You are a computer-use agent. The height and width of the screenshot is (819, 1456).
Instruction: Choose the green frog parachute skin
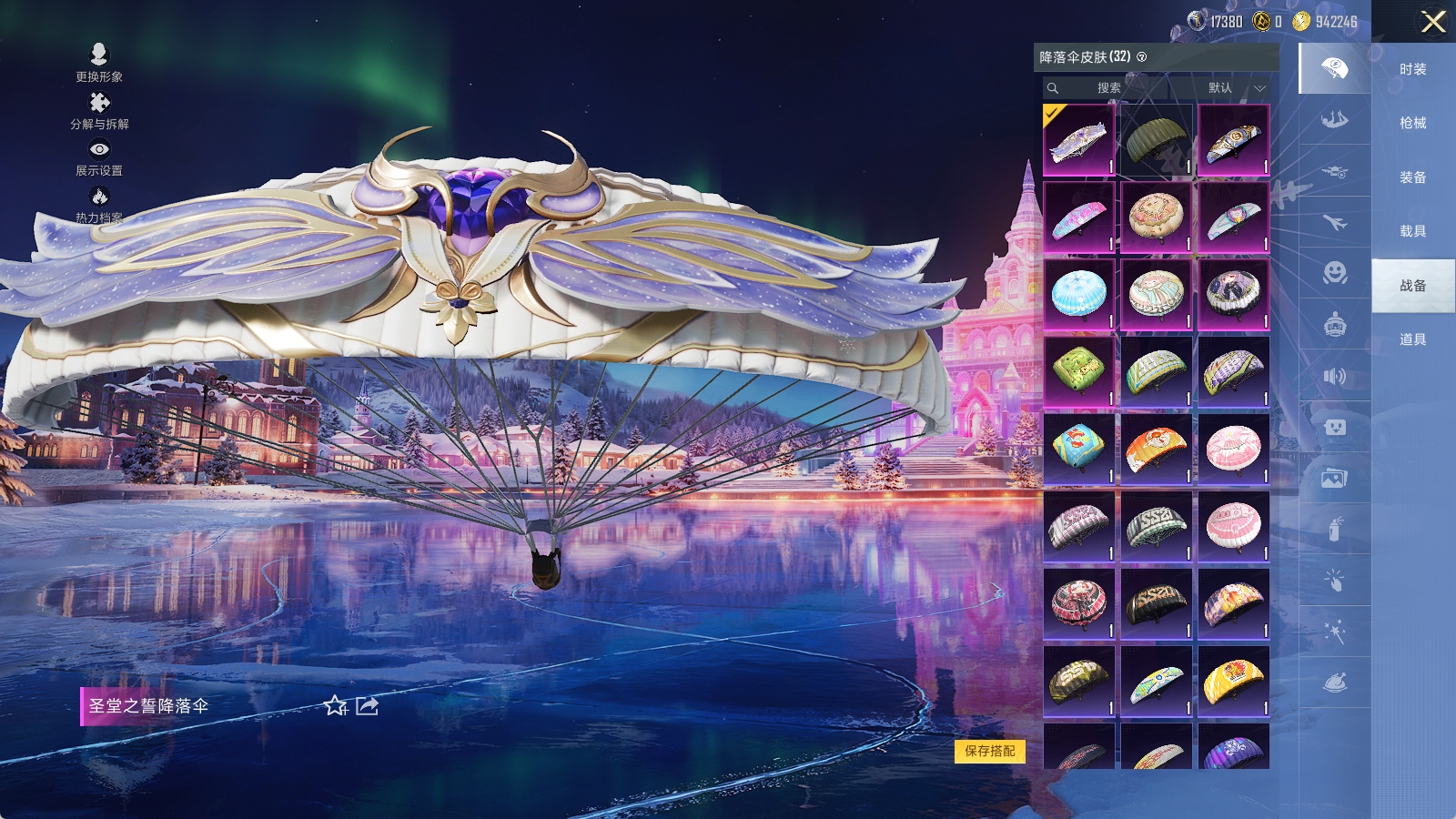pos(1078,370)
